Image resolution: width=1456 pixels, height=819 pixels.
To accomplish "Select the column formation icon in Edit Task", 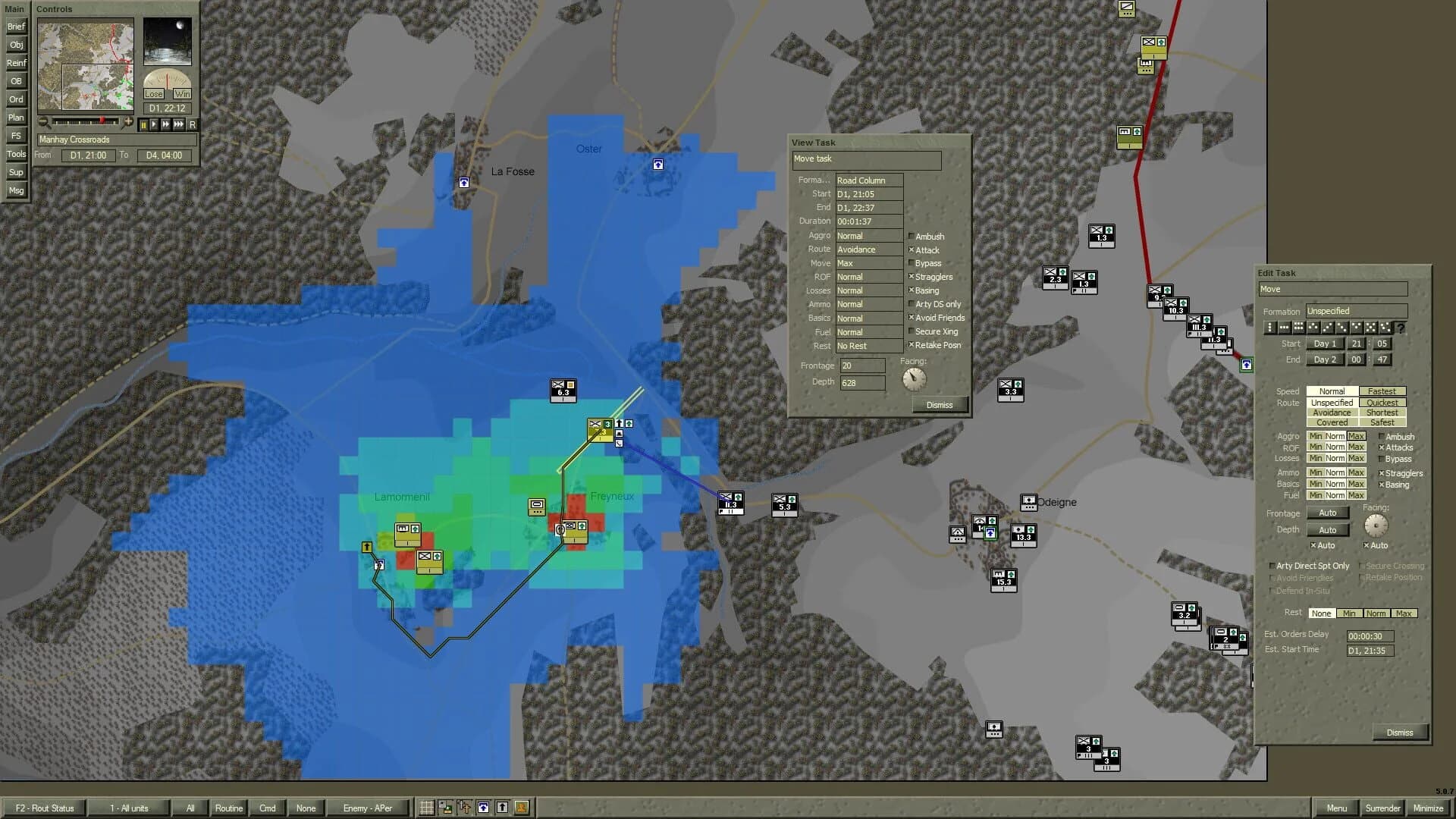I will click(1269, 328).
